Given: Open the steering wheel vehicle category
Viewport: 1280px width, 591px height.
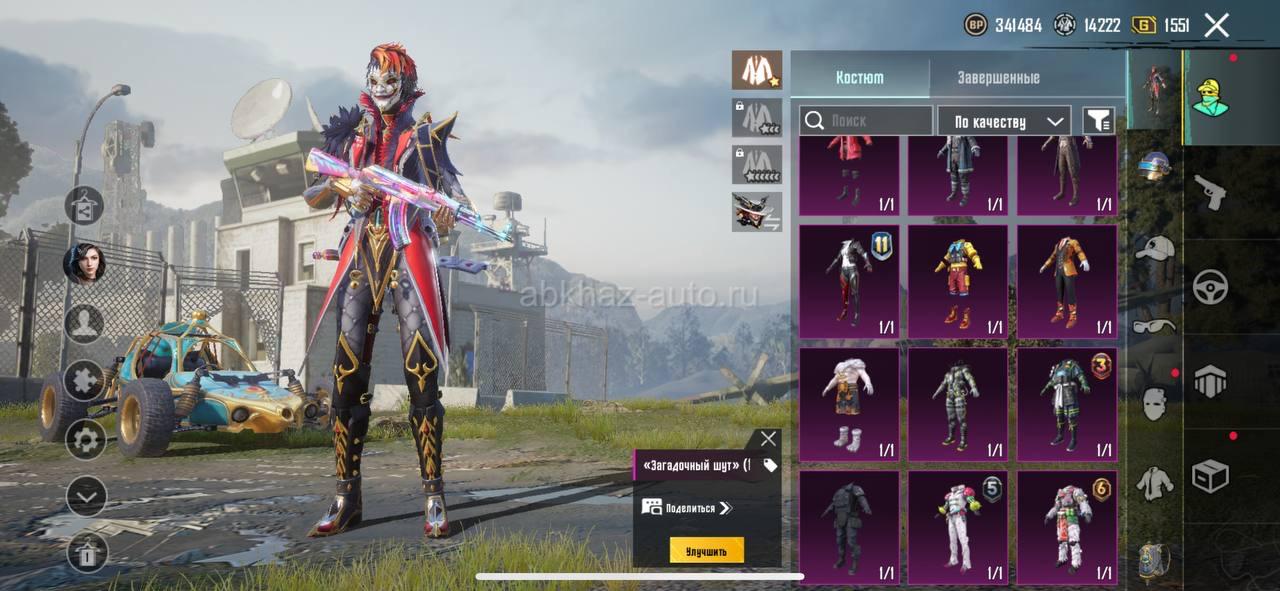Looking at the screenshot, I should point(1210,287).
